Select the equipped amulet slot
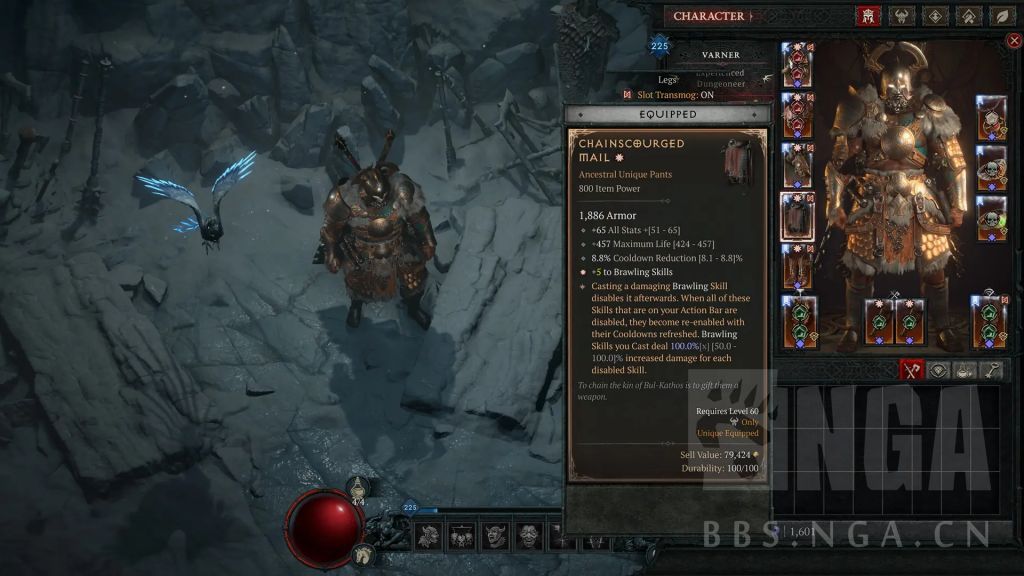This screenshot has width=1024, height=576. (990, 117)
